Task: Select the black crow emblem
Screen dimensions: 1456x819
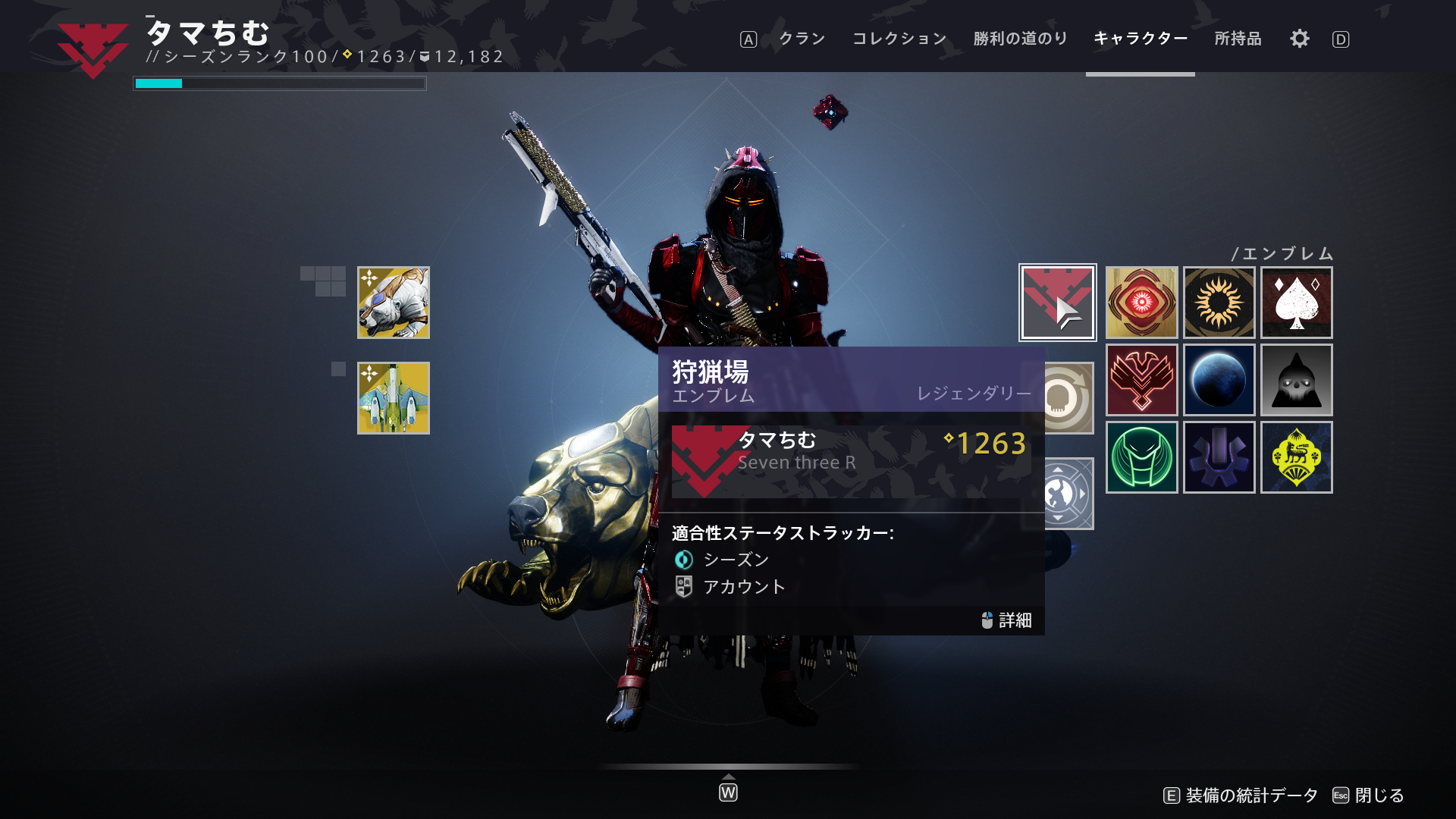Action: 1297,381
